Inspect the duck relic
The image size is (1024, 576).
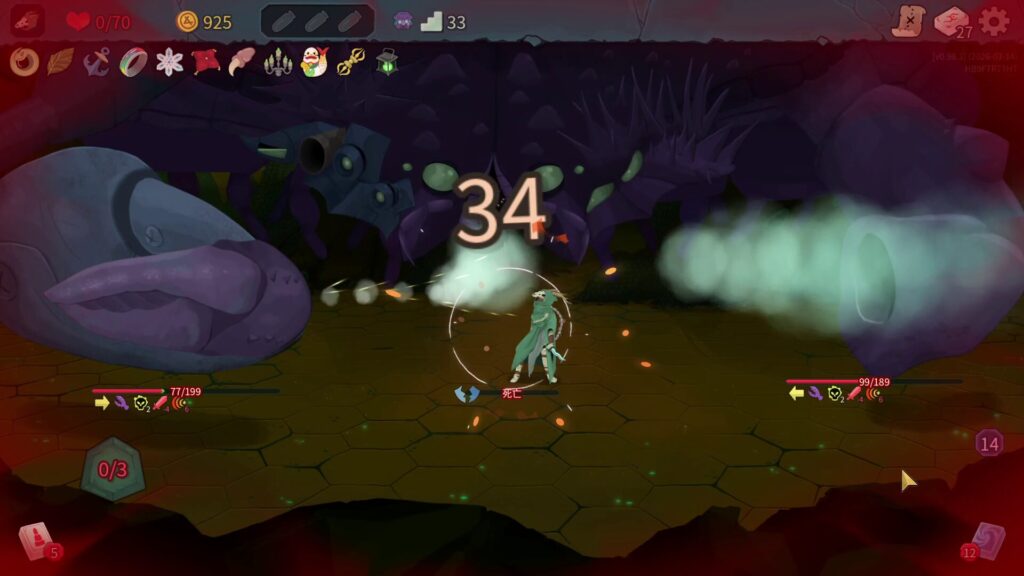(x=315, y=62)
